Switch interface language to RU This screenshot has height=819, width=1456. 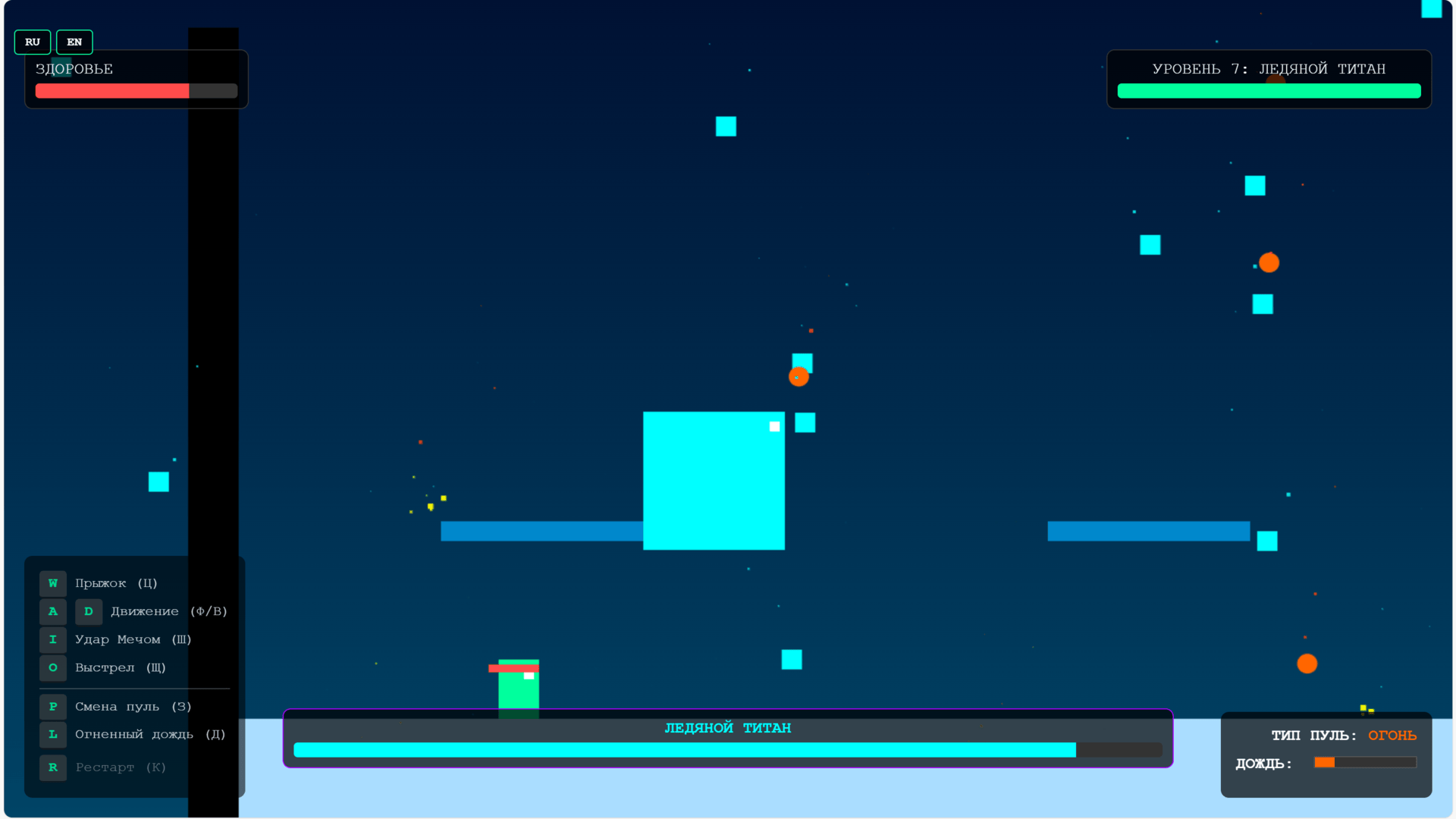32,42
